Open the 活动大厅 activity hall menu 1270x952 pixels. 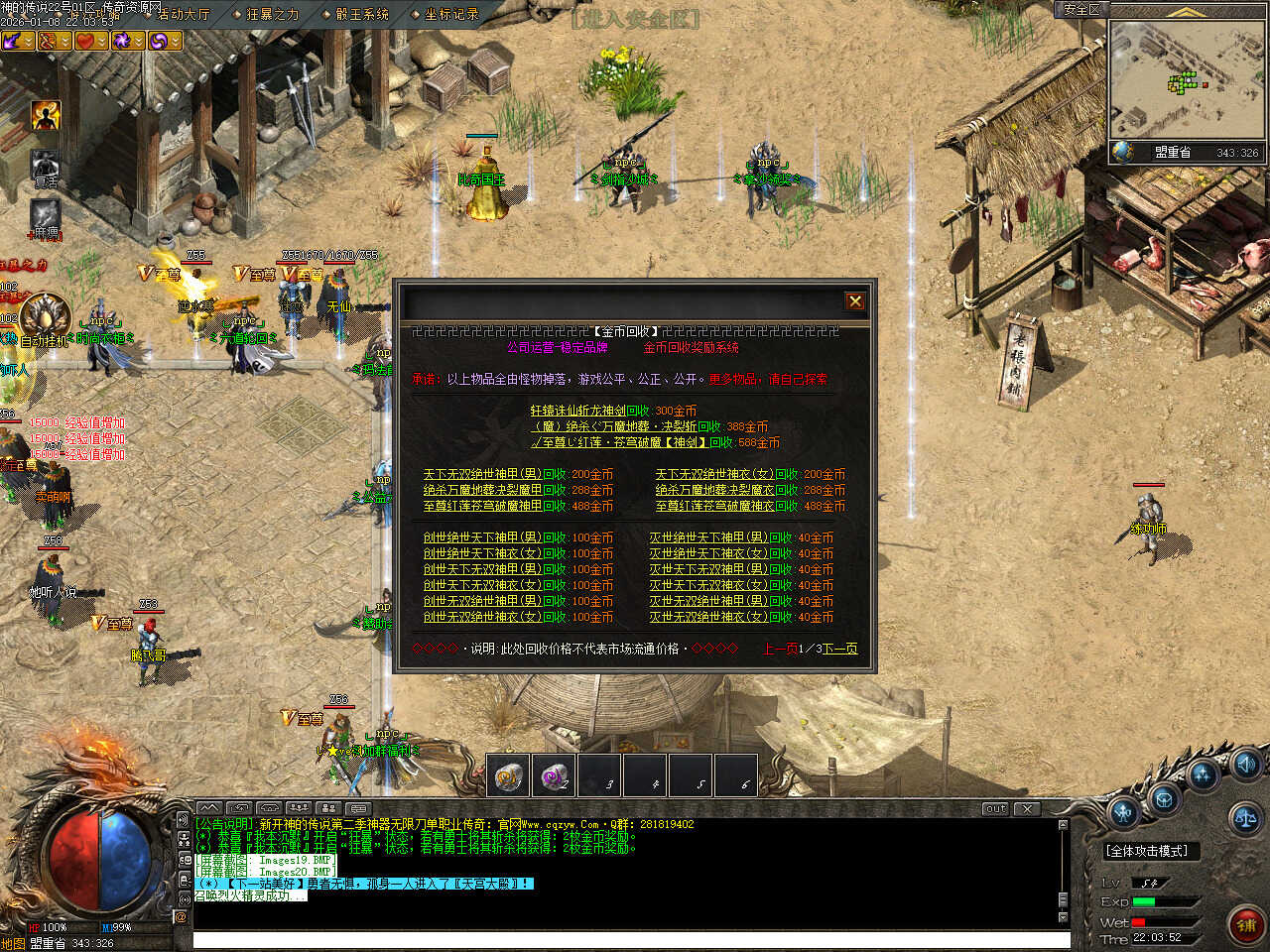tap(184, 14)
